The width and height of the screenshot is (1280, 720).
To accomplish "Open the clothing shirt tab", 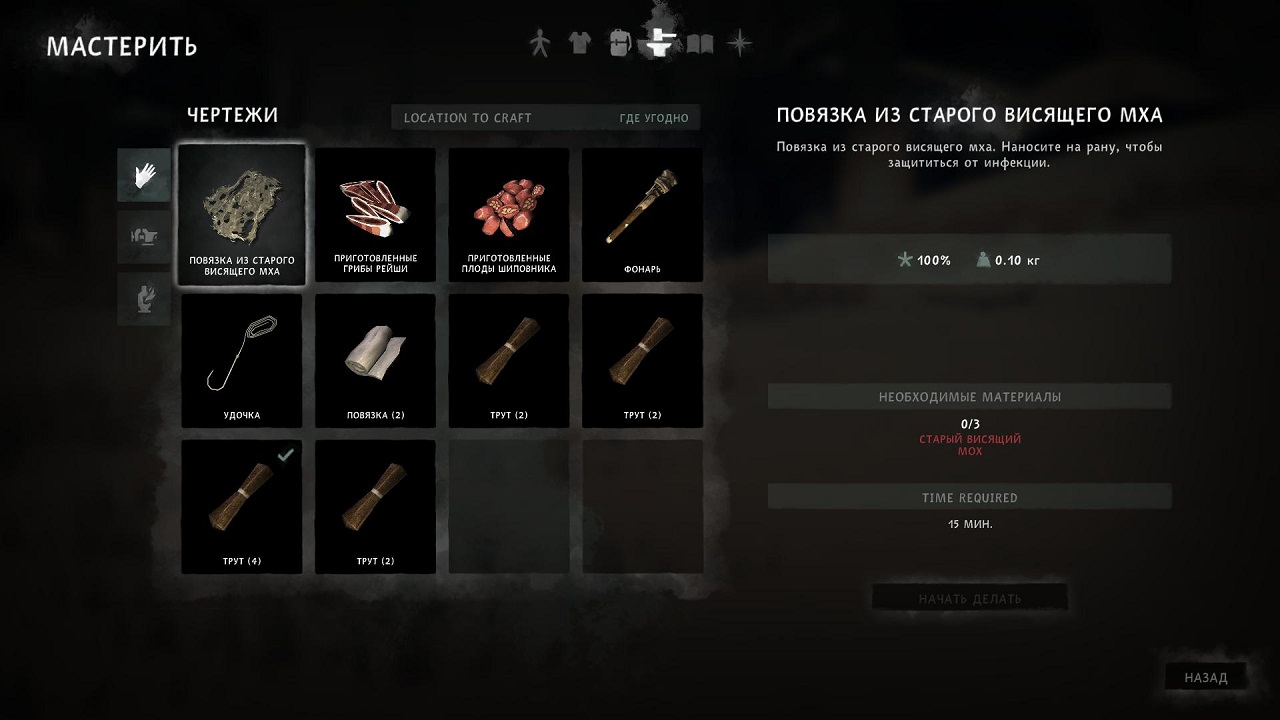I will [579, 44].
